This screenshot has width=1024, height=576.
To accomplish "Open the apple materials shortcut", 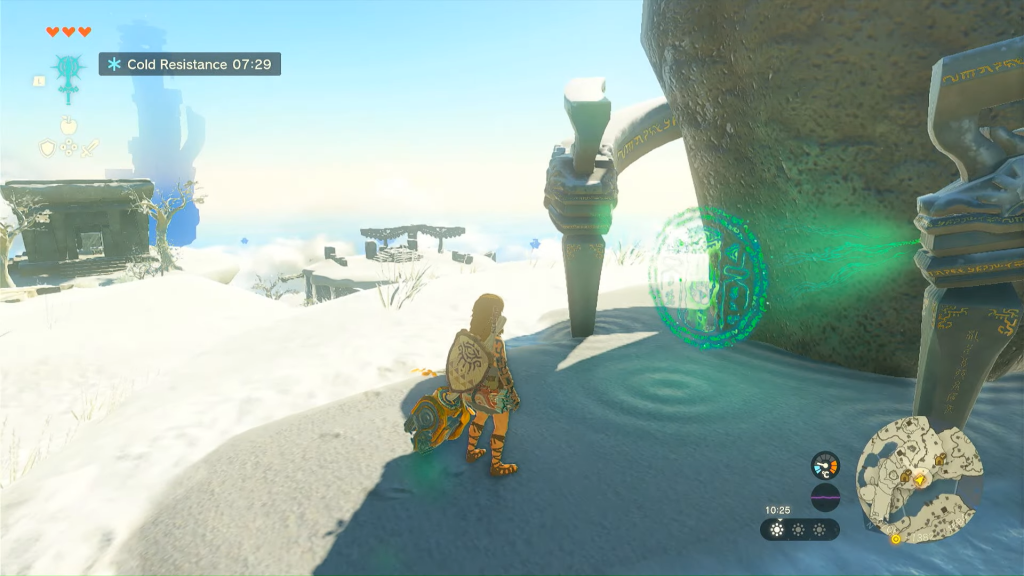I will click(x=68, y=126).
